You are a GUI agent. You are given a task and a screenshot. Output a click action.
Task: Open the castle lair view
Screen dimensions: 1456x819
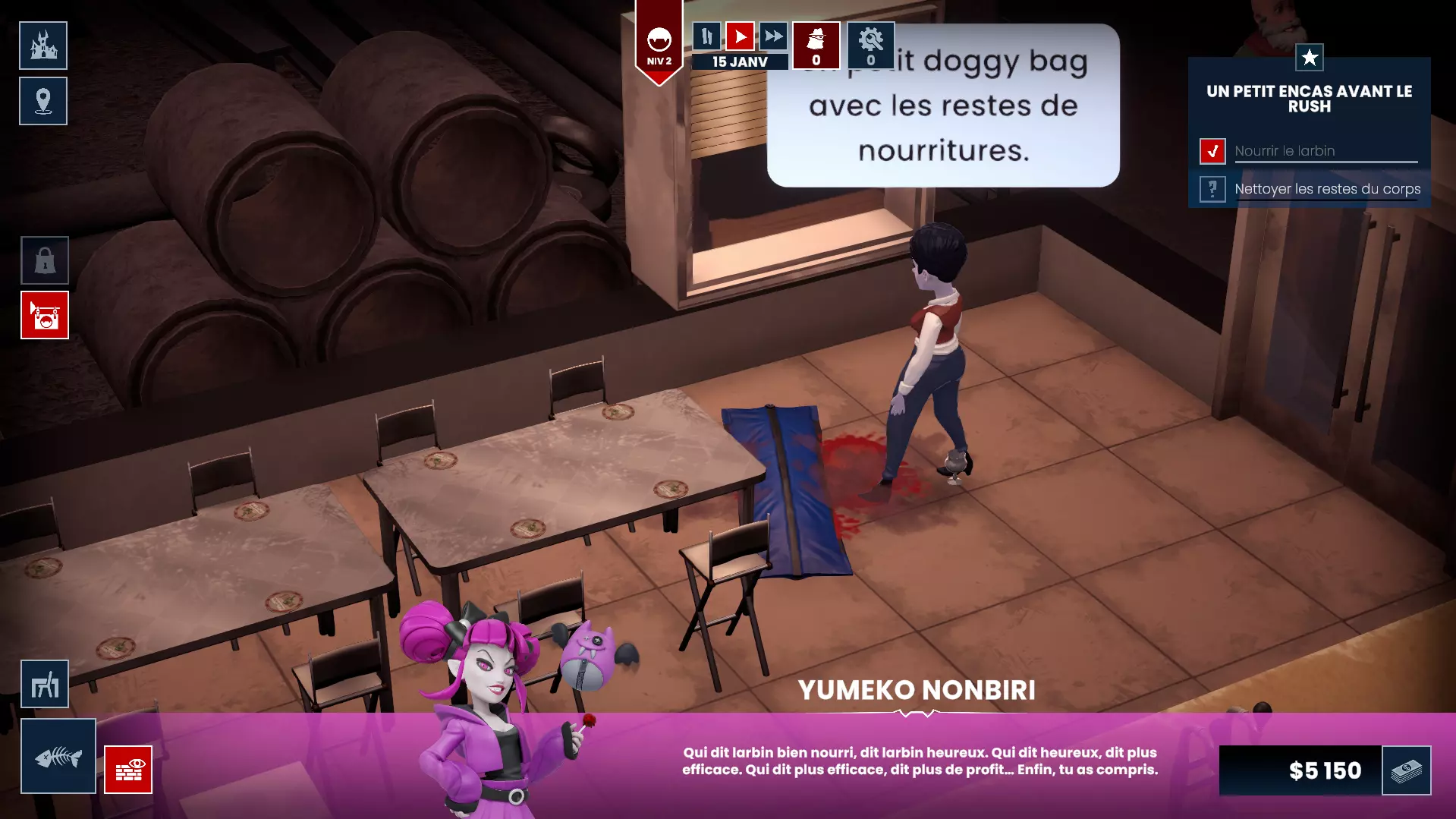43,45
